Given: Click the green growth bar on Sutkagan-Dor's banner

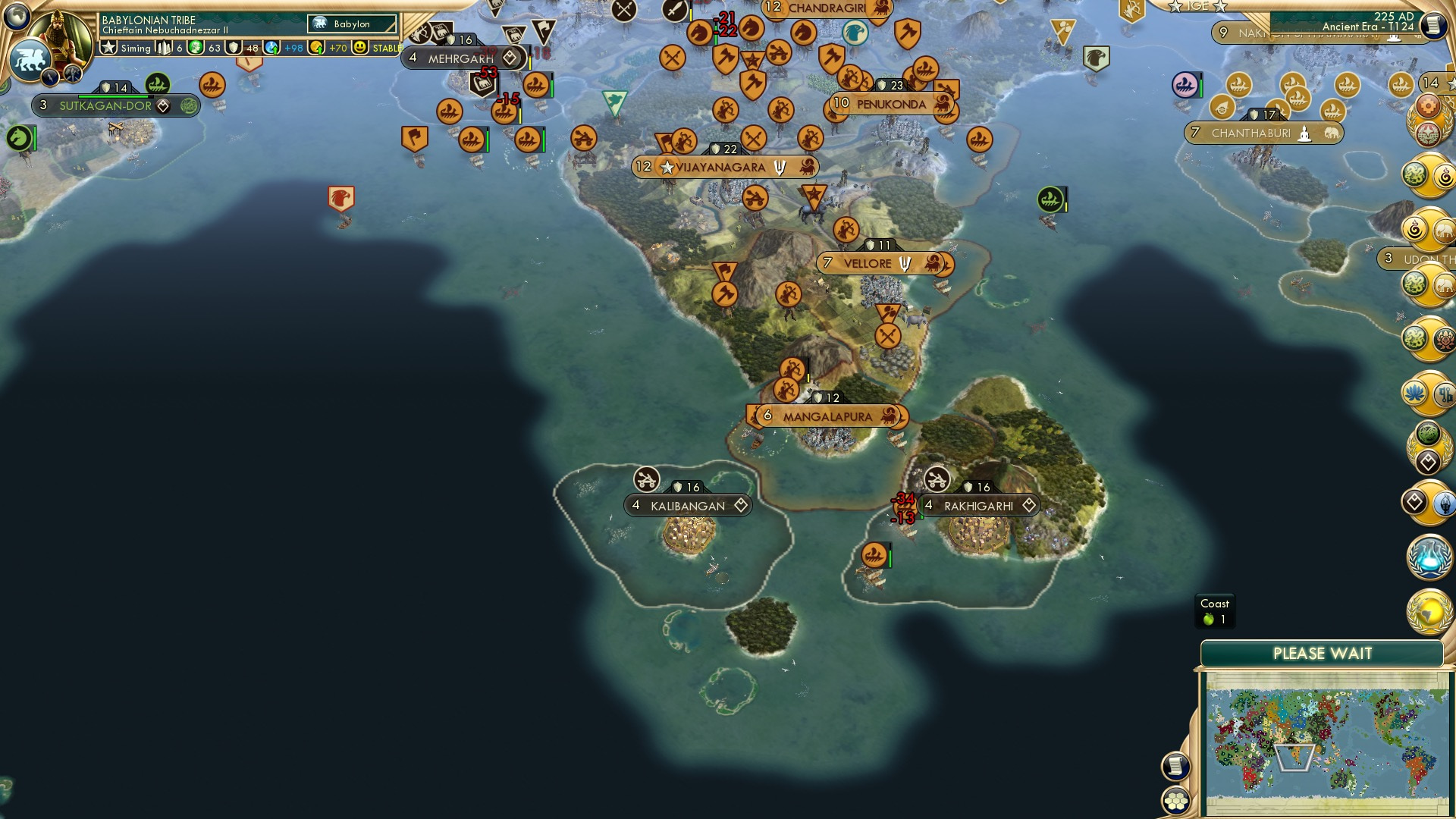Looking at the screenshot, I should point(114,96).
